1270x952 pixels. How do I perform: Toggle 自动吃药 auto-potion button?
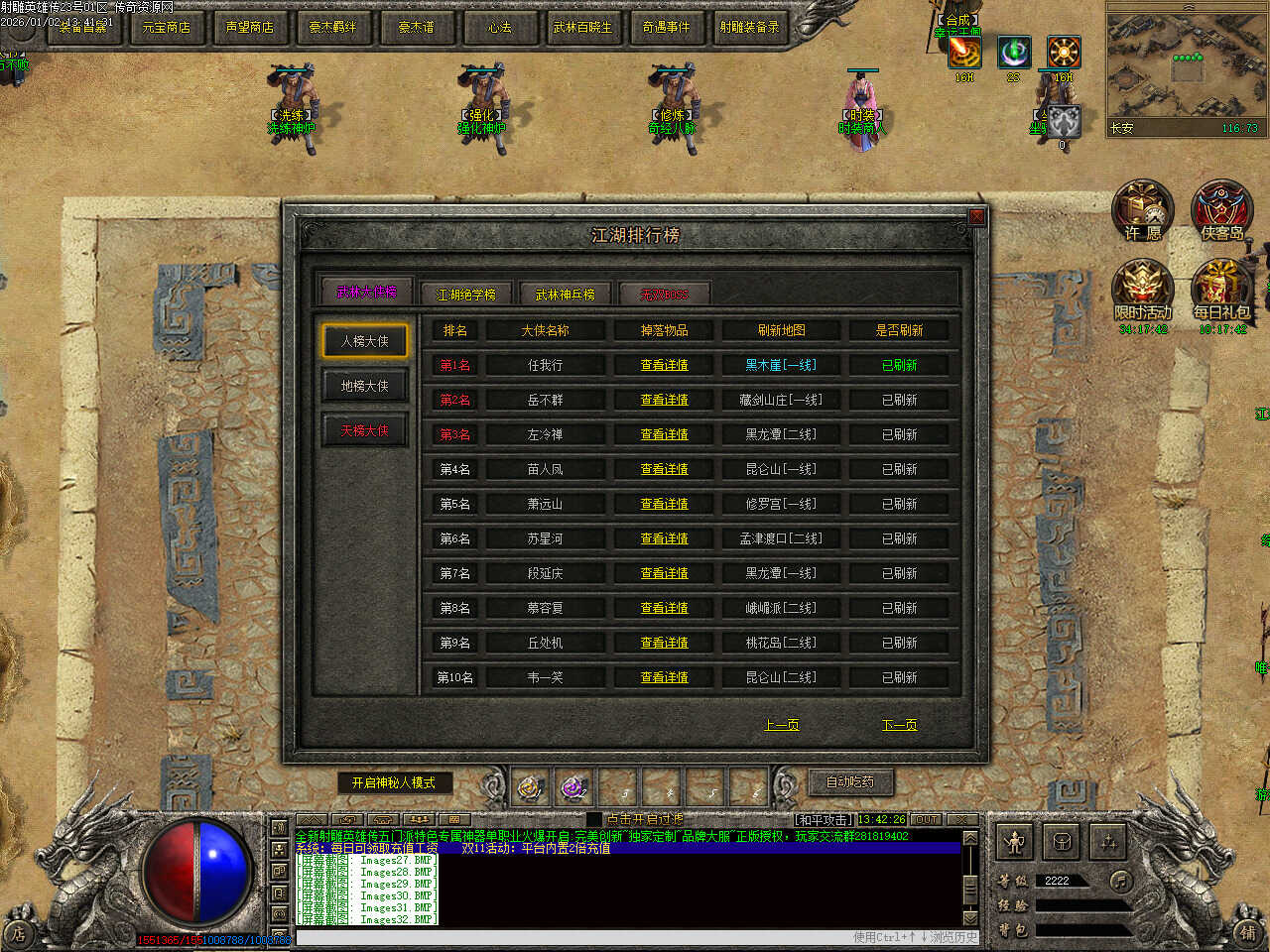[850, 782]
